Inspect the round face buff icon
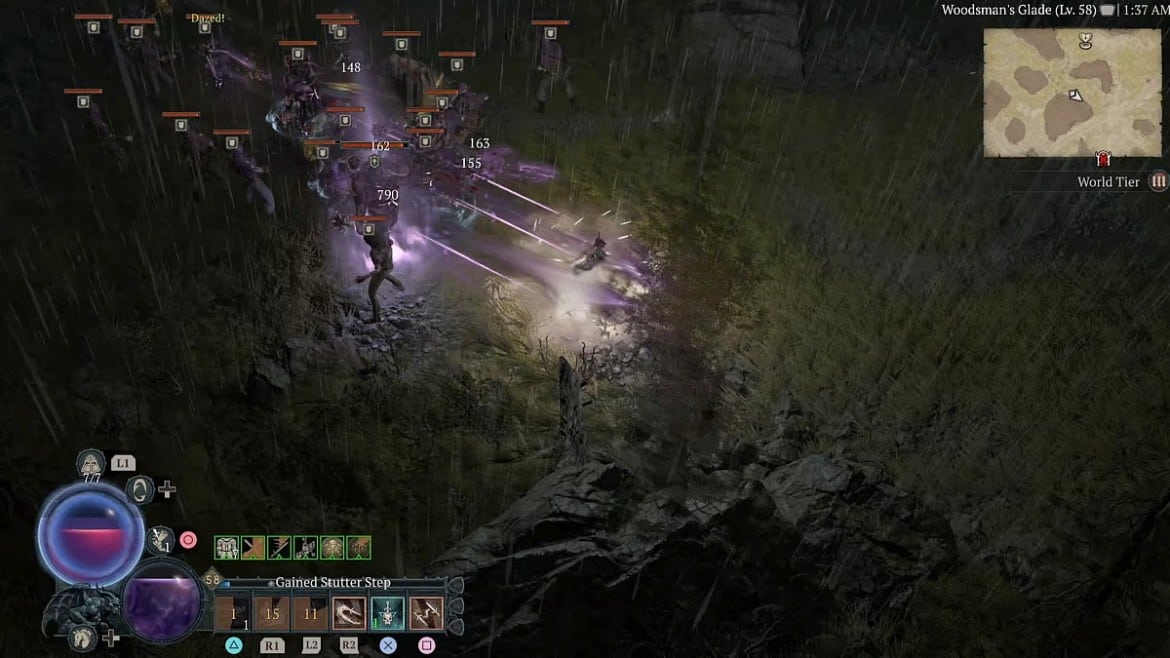Image resolution: width=1170 pixels, height=658 pixels. pos(332,547)
